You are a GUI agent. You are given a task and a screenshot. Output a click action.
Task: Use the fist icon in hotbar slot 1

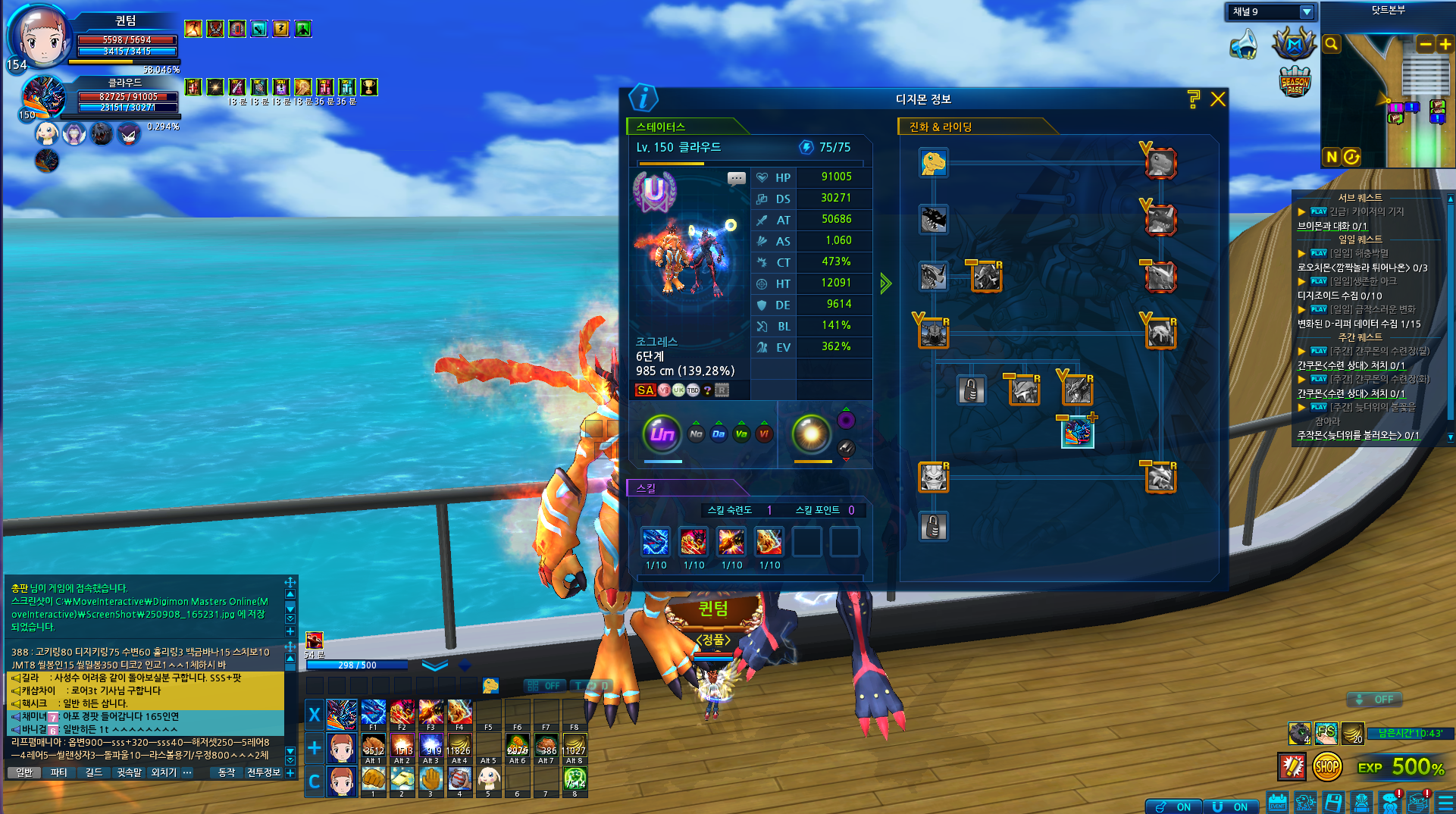click(373, 778)
